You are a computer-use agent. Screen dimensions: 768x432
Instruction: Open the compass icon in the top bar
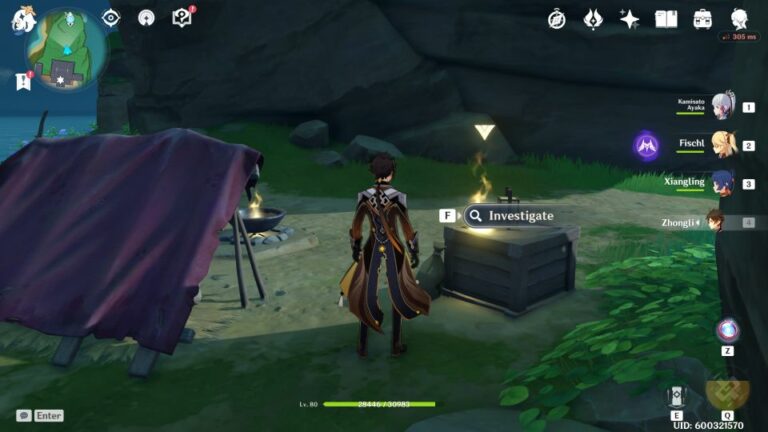[557, 19]
